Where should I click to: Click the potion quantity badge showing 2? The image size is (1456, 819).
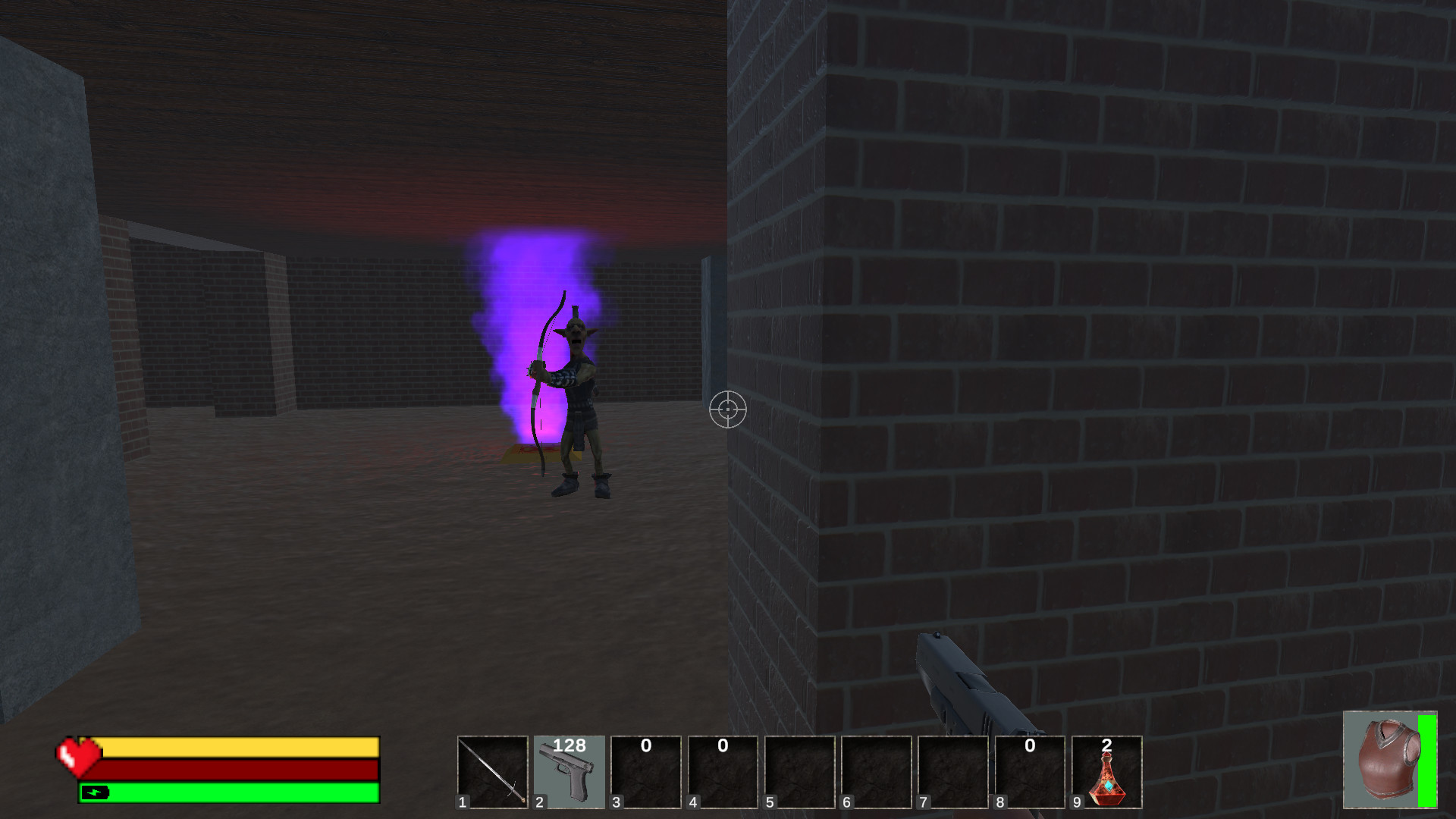pos(1108,746)
